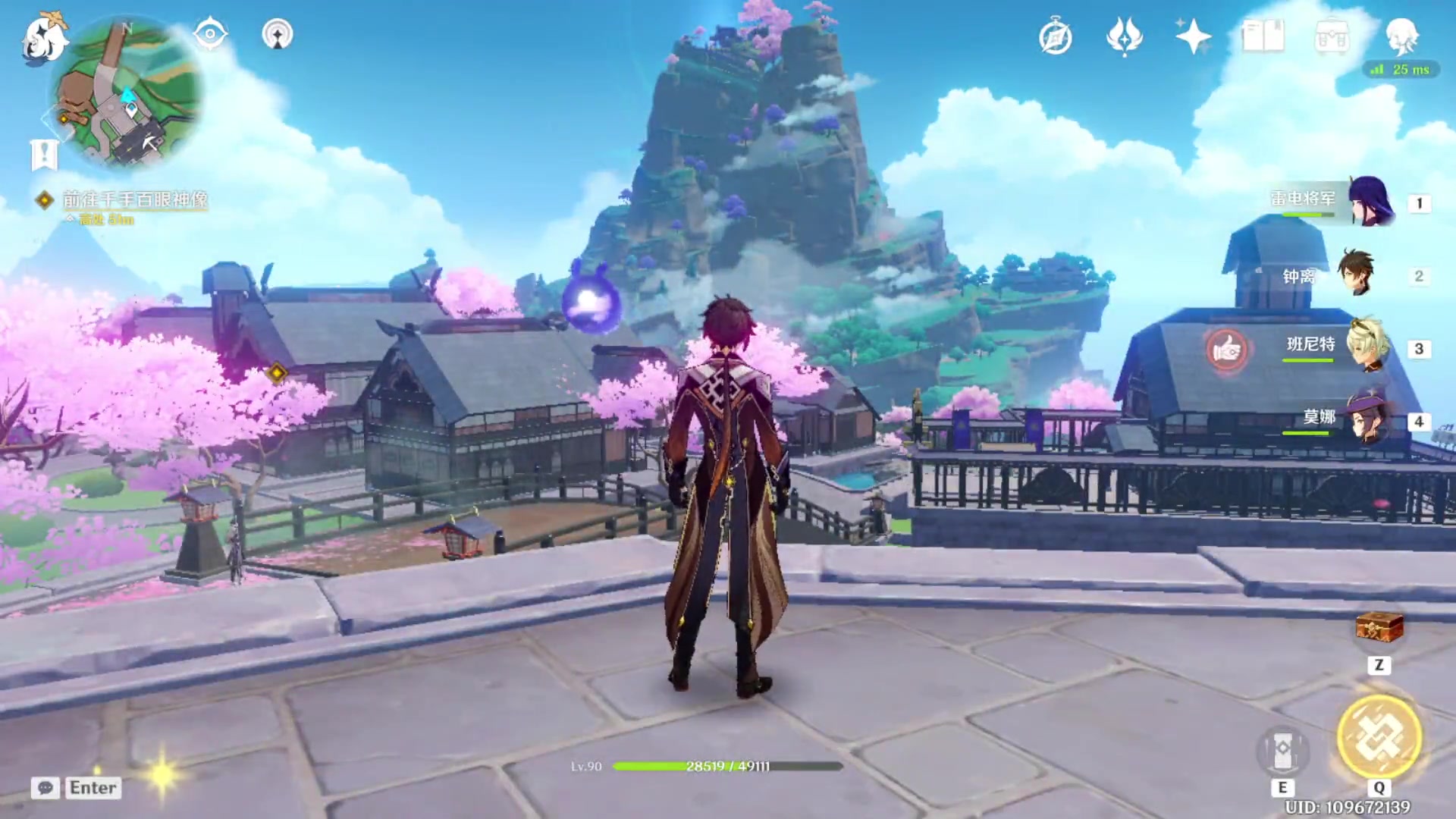Viewport: 1456px width, 819px height.
Task: Select the tracked quest 前往千手百眼神像
Action: pyautogui.click(x=135, y=199)
